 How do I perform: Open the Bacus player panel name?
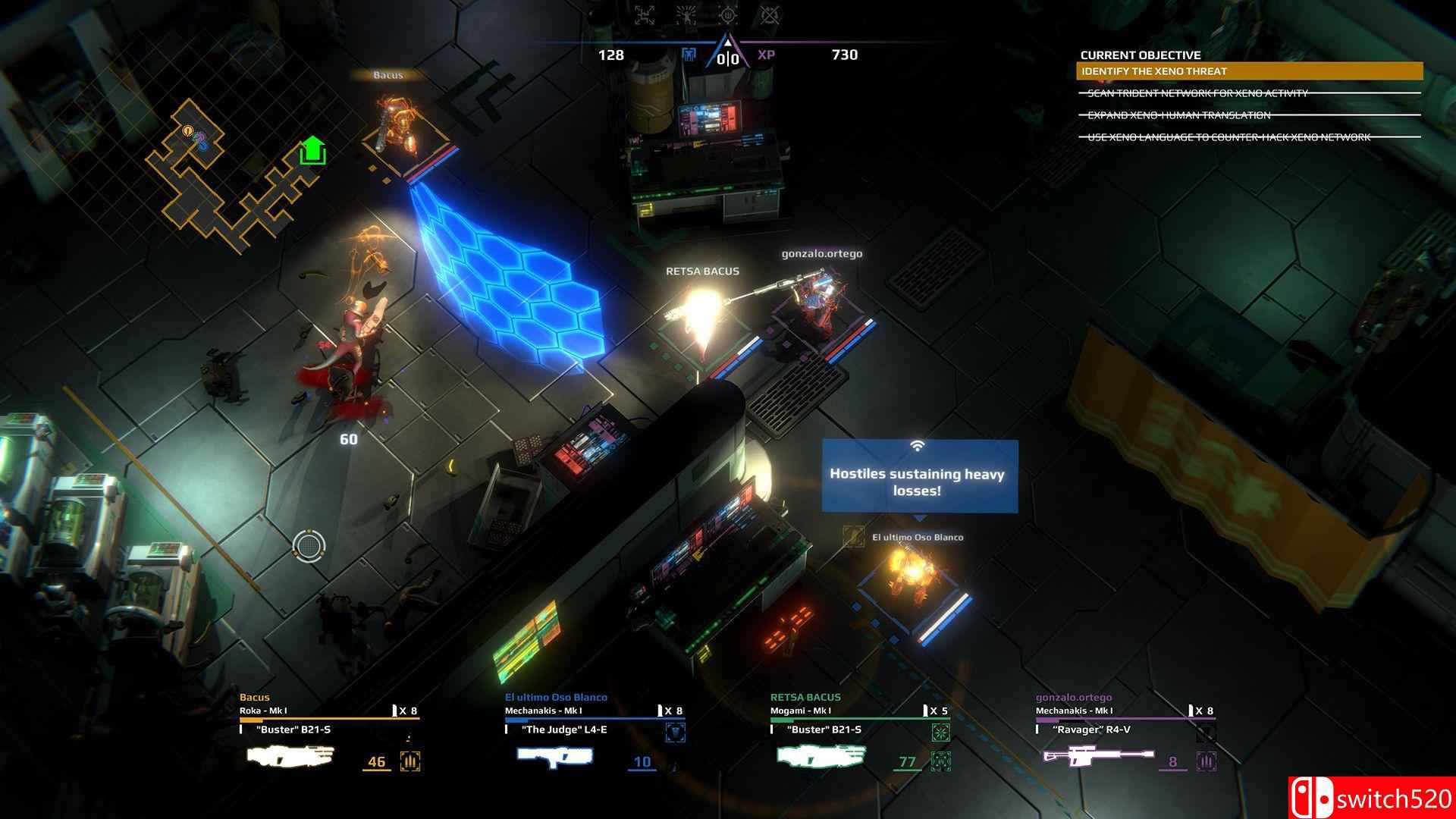coord(255,697)
